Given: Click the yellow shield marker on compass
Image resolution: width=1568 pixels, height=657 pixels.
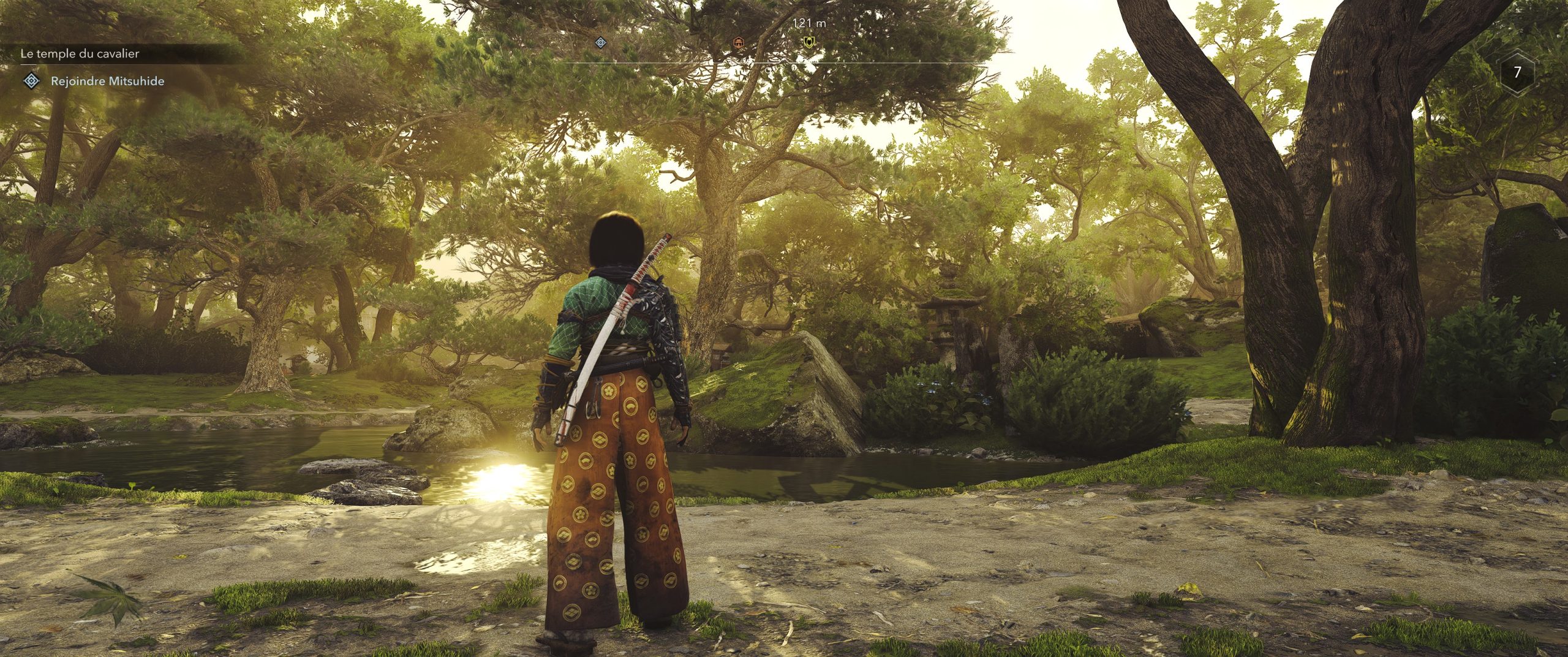Looking at the screenshot, I should point(809,42).
